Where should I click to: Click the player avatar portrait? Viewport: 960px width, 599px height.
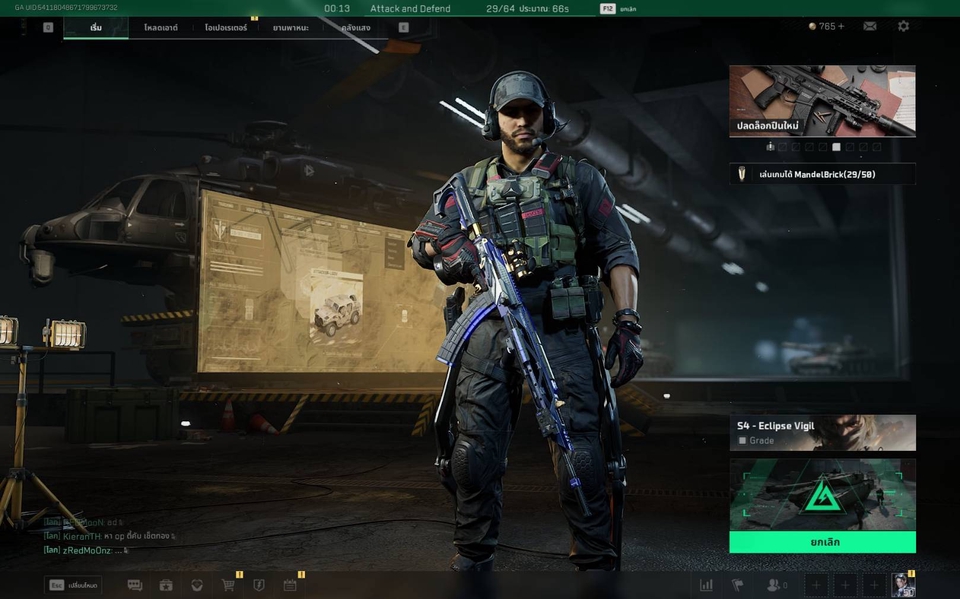[903, 585]
